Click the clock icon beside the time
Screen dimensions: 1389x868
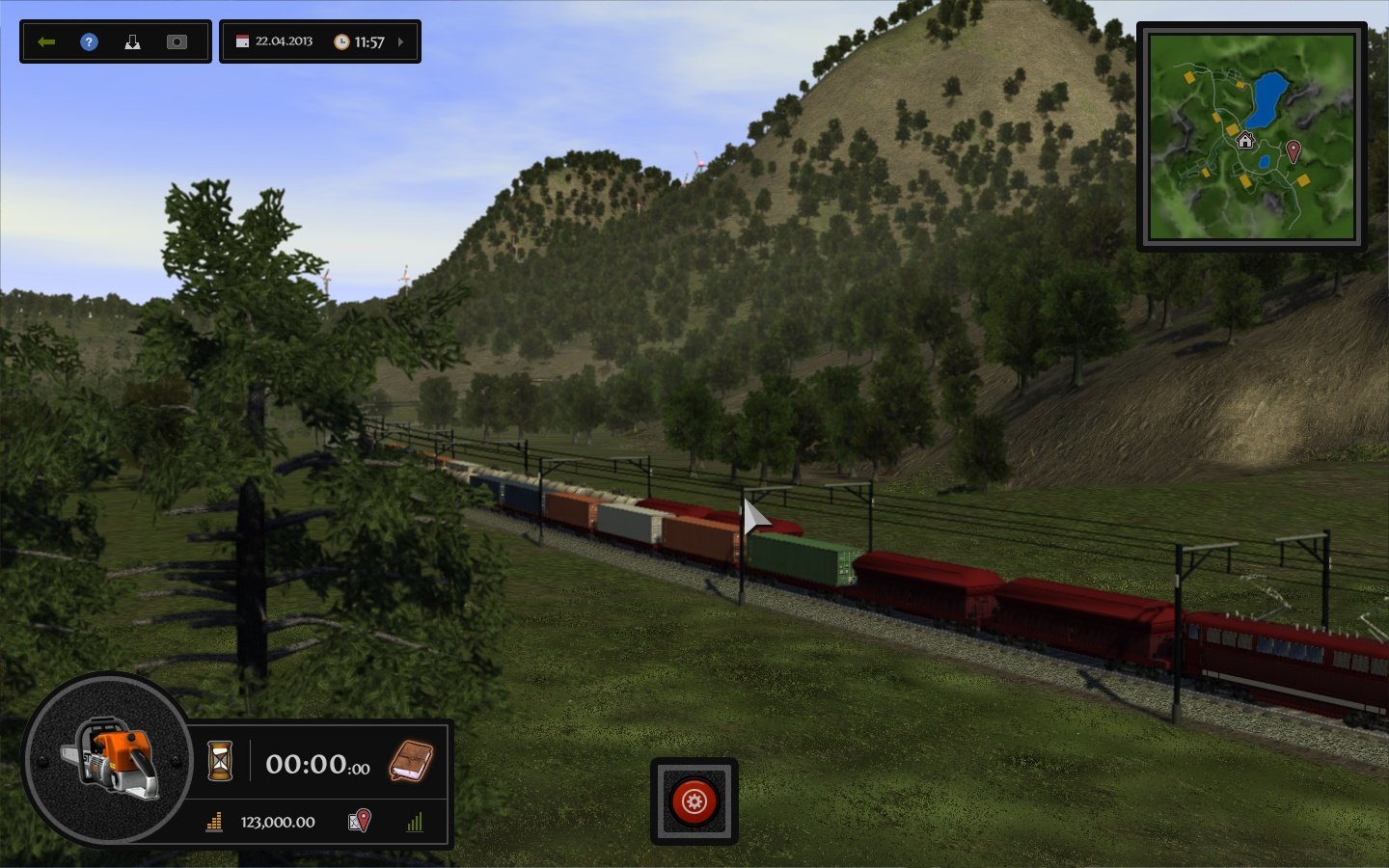(343, 41)
